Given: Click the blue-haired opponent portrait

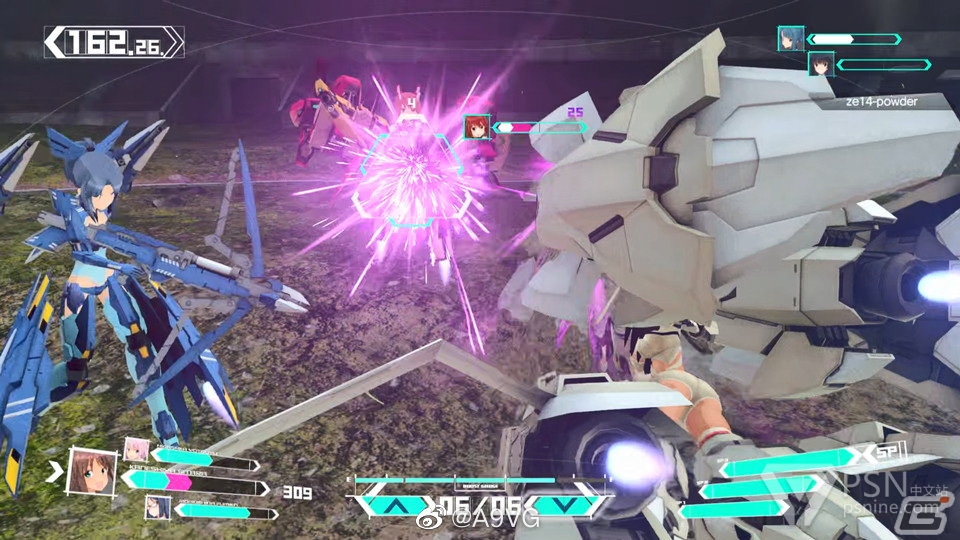Looking at the screenshot, I should point(790,39).
